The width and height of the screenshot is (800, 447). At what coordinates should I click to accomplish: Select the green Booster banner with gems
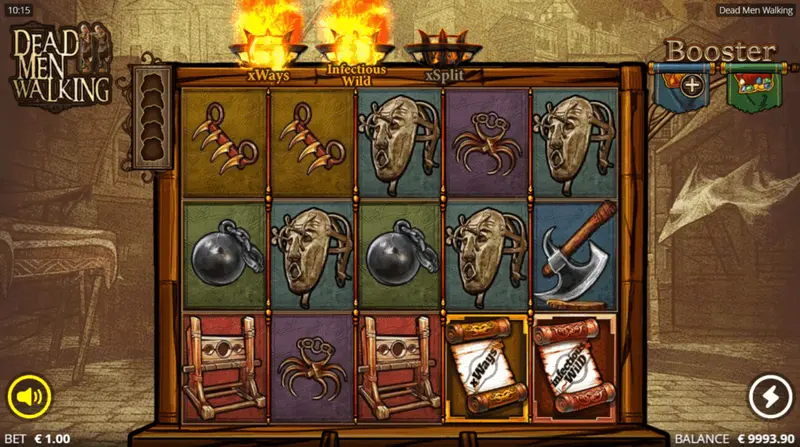pos(754,86)
